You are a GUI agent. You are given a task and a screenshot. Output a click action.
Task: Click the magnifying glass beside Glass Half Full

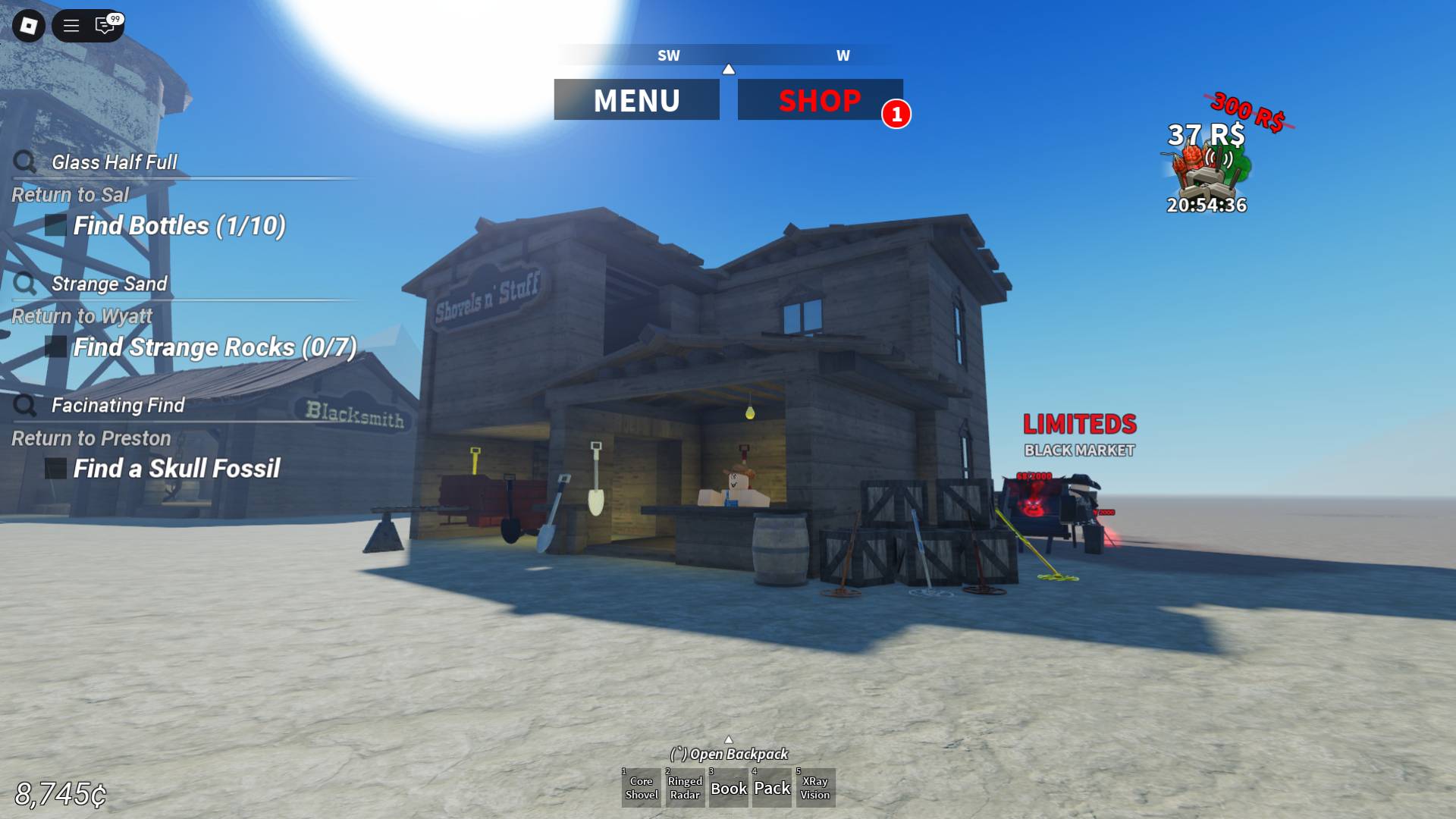24,160
